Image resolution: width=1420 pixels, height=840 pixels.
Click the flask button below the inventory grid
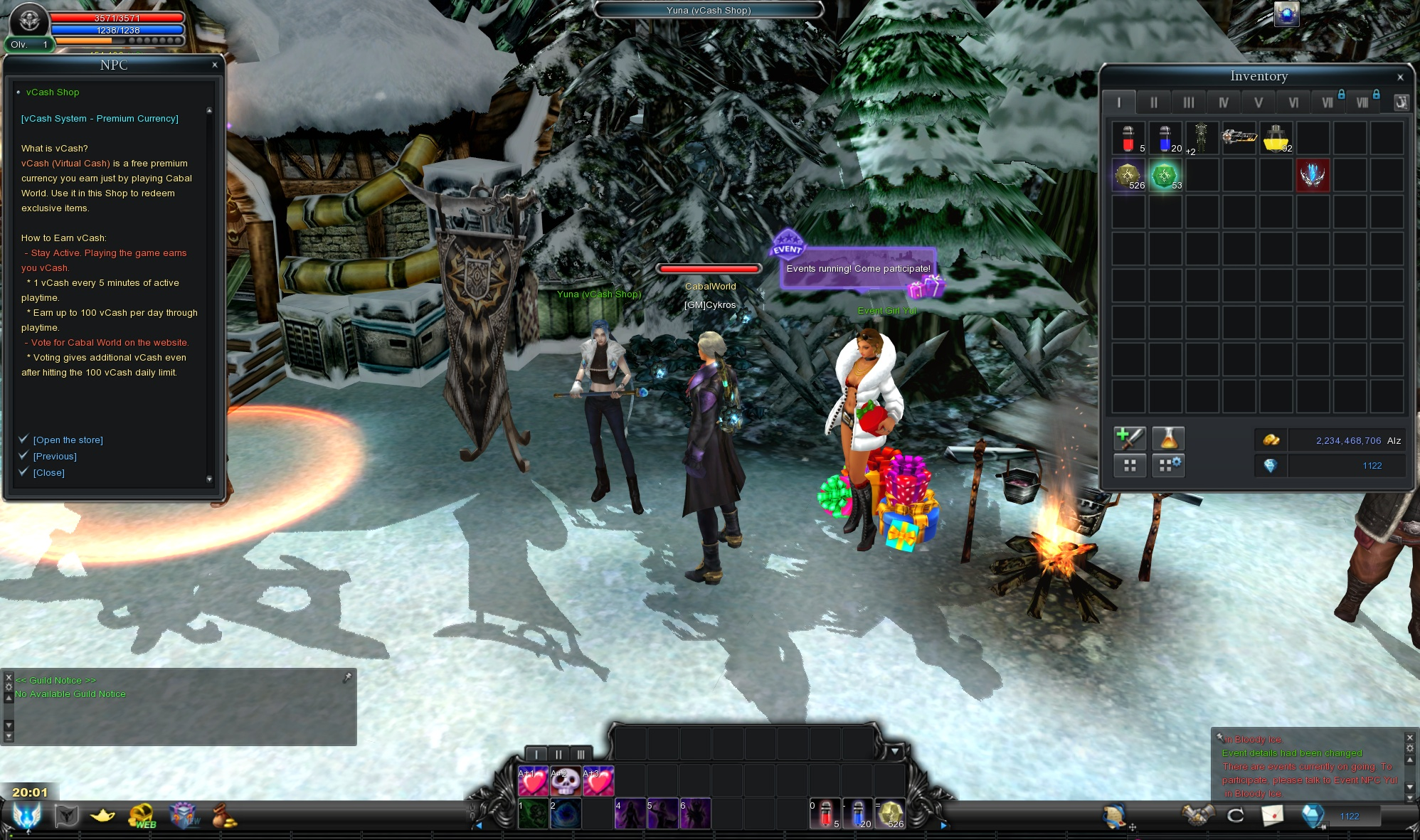coord(1167,439)
